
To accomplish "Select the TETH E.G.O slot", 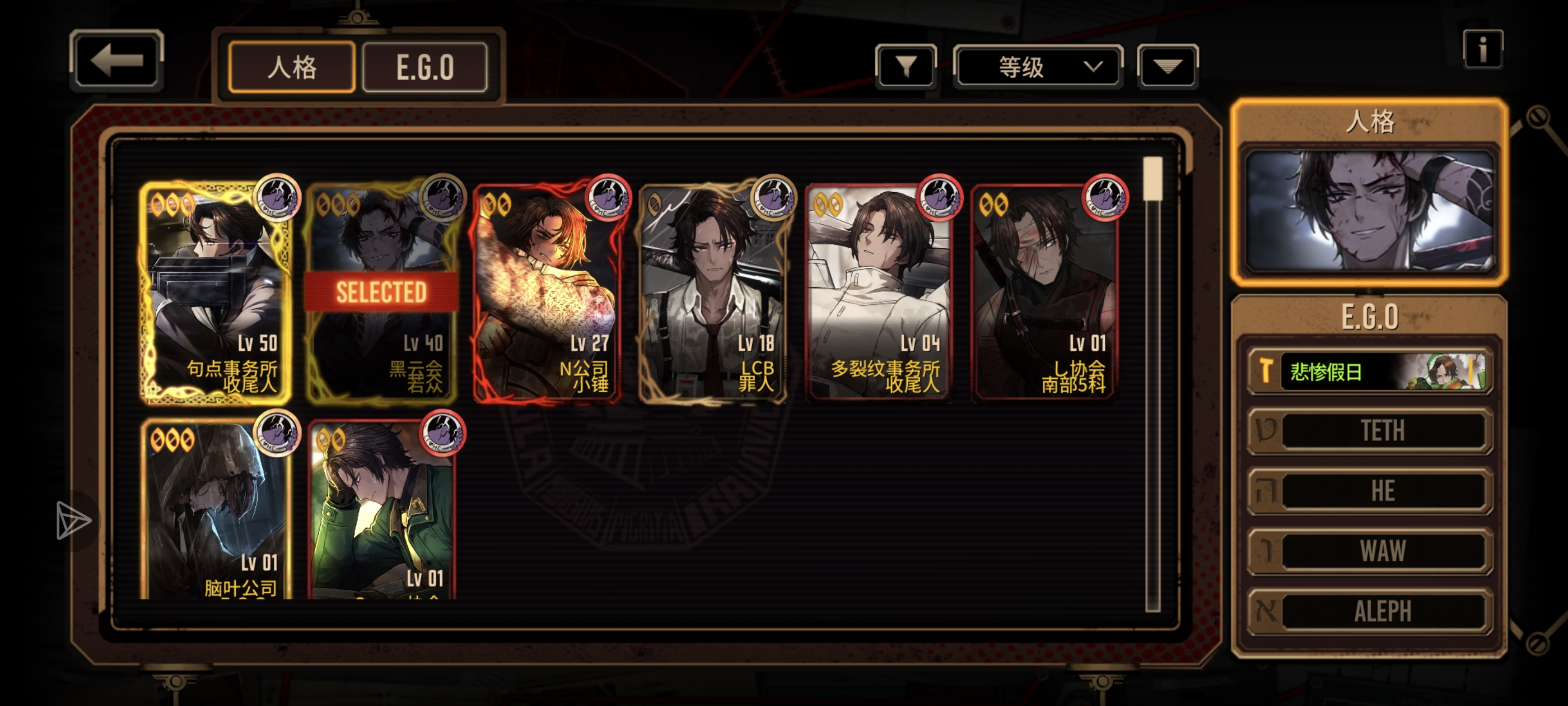I will tap(1370, 431).
